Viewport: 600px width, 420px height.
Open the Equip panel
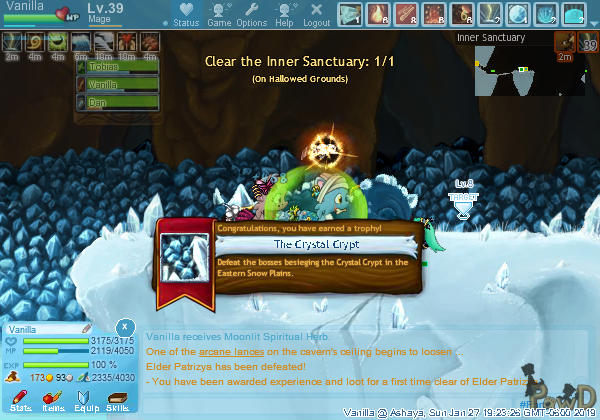[85, 402]
